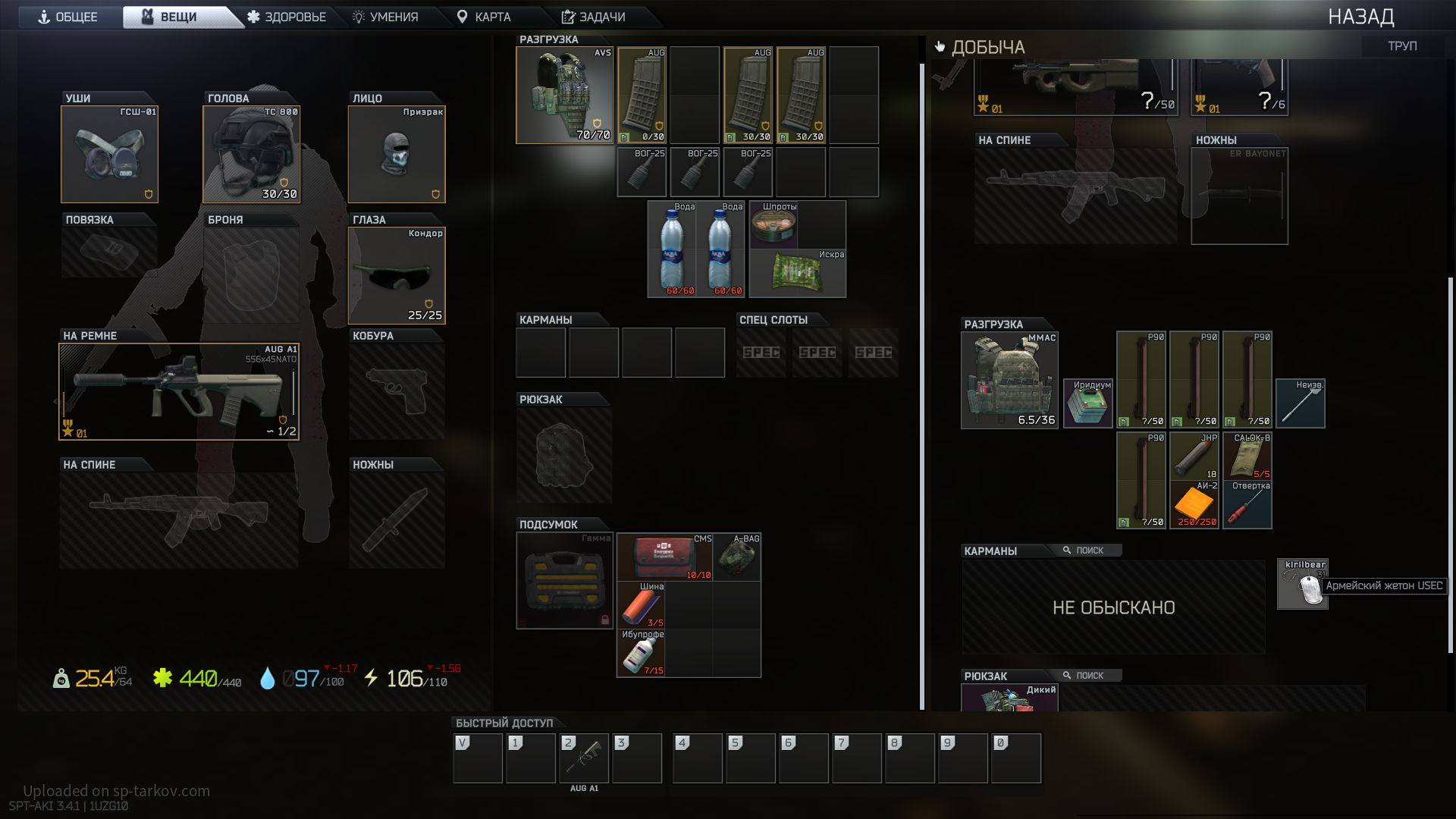Image resolution: width=1456 pixels, height=819 pixels.
Task: Click the НАЗАД back button
Action: [x=1360, y=17]
